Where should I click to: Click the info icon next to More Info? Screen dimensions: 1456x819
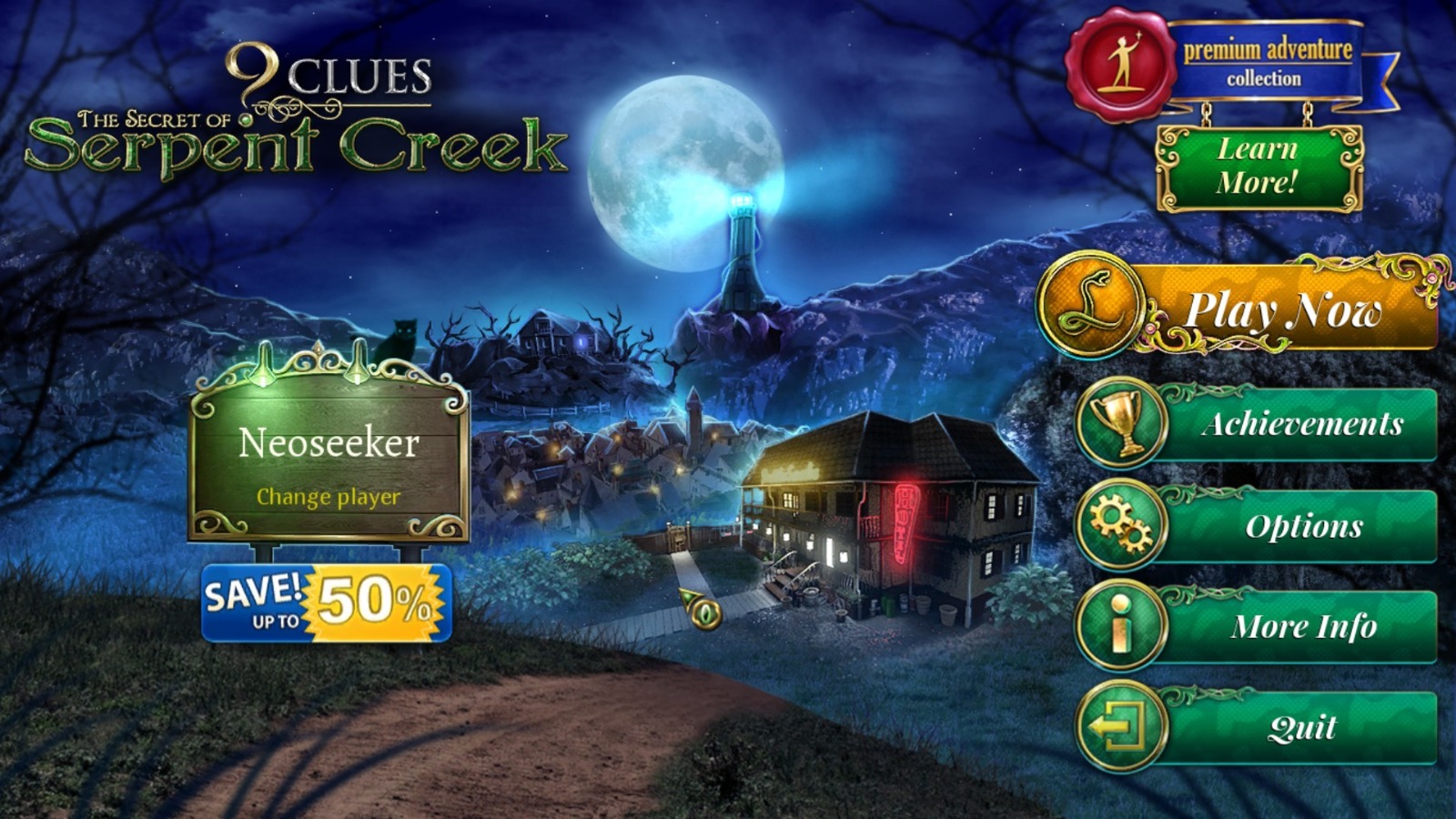[1121, 625]
